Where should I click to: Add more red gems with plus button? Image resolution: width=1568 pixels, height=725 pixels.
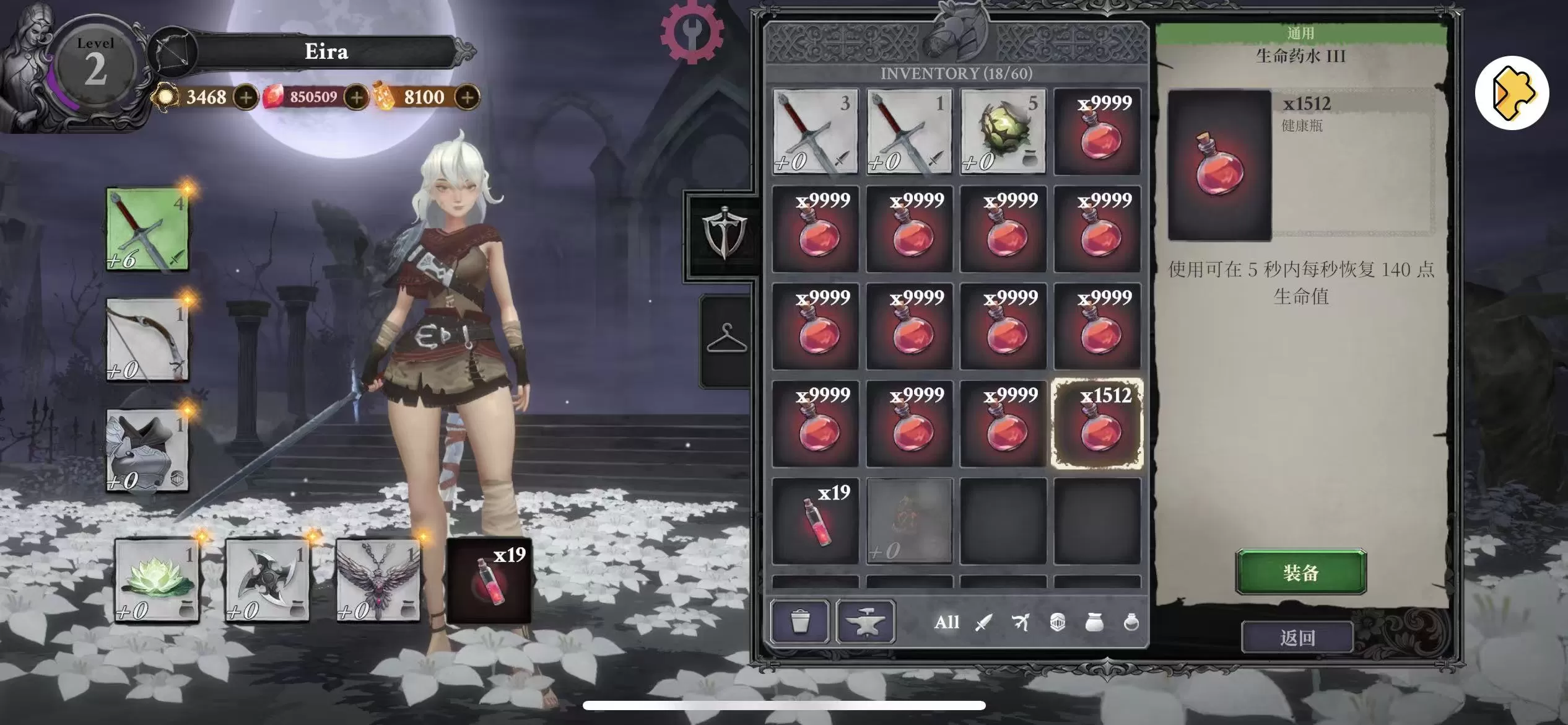pos(356,97)
